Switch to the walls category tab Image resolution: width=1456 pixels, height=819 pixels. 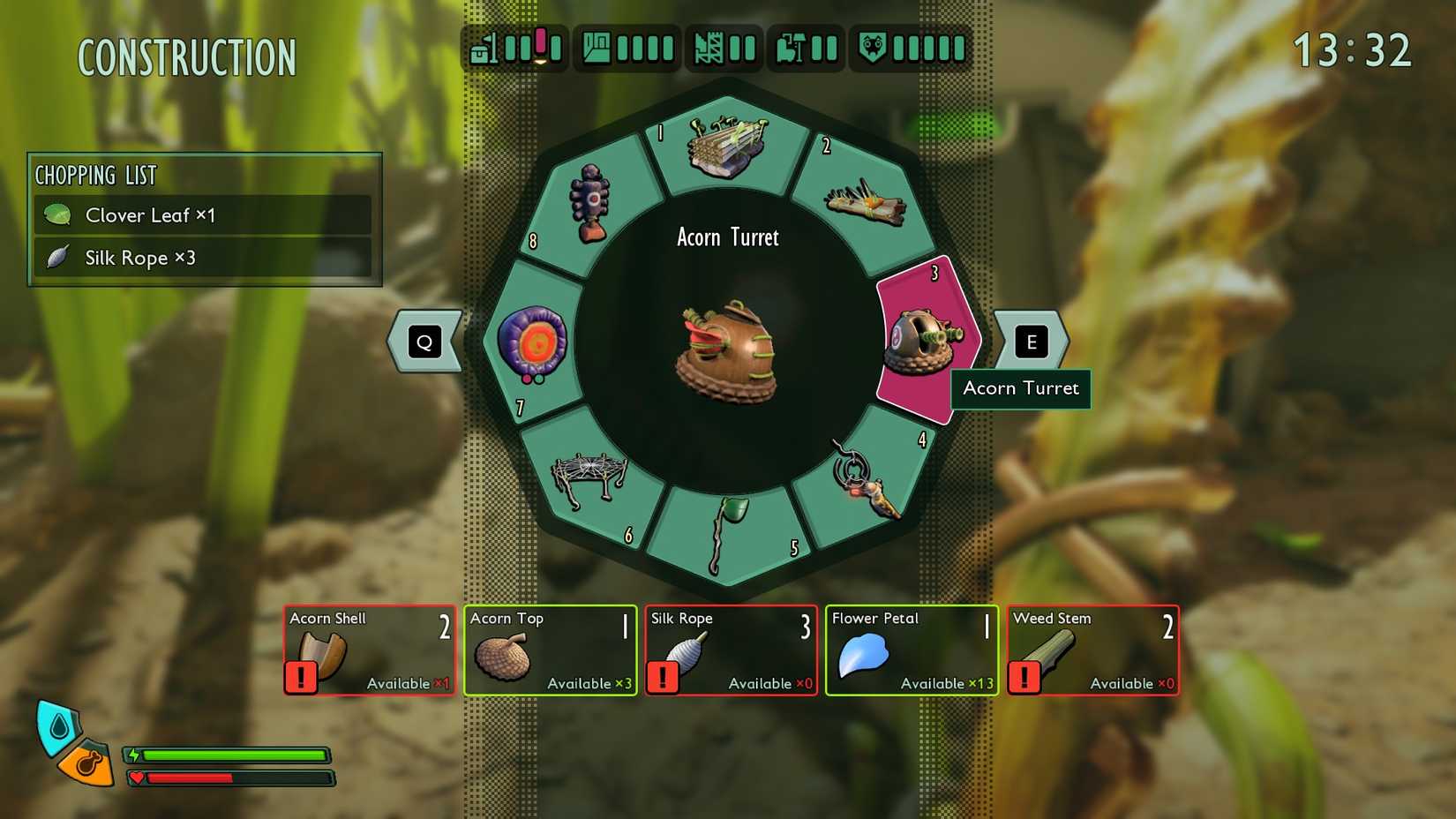(x=724, y=48)
